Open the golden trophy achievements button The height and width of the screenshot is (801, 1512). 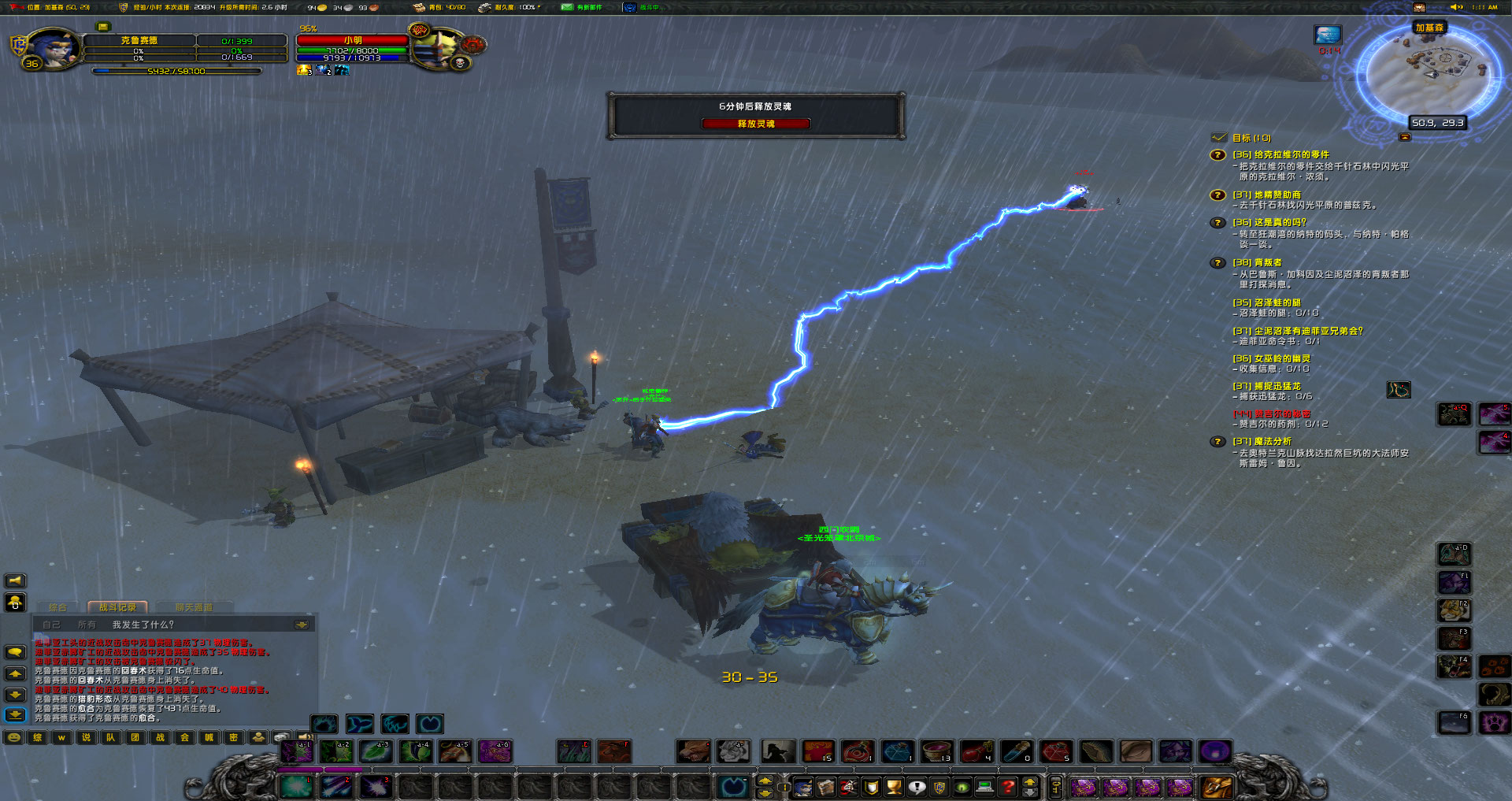[x=894, y=786]
